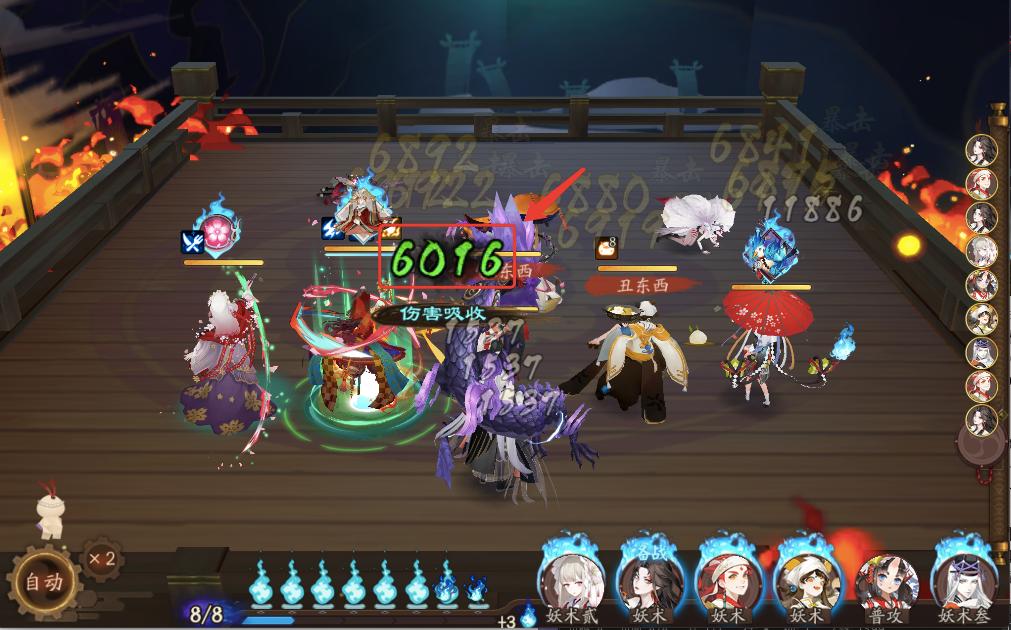Click the topmost portrait in the turn-order list
Screen dimensions: 1011x630
click(982, 150)
